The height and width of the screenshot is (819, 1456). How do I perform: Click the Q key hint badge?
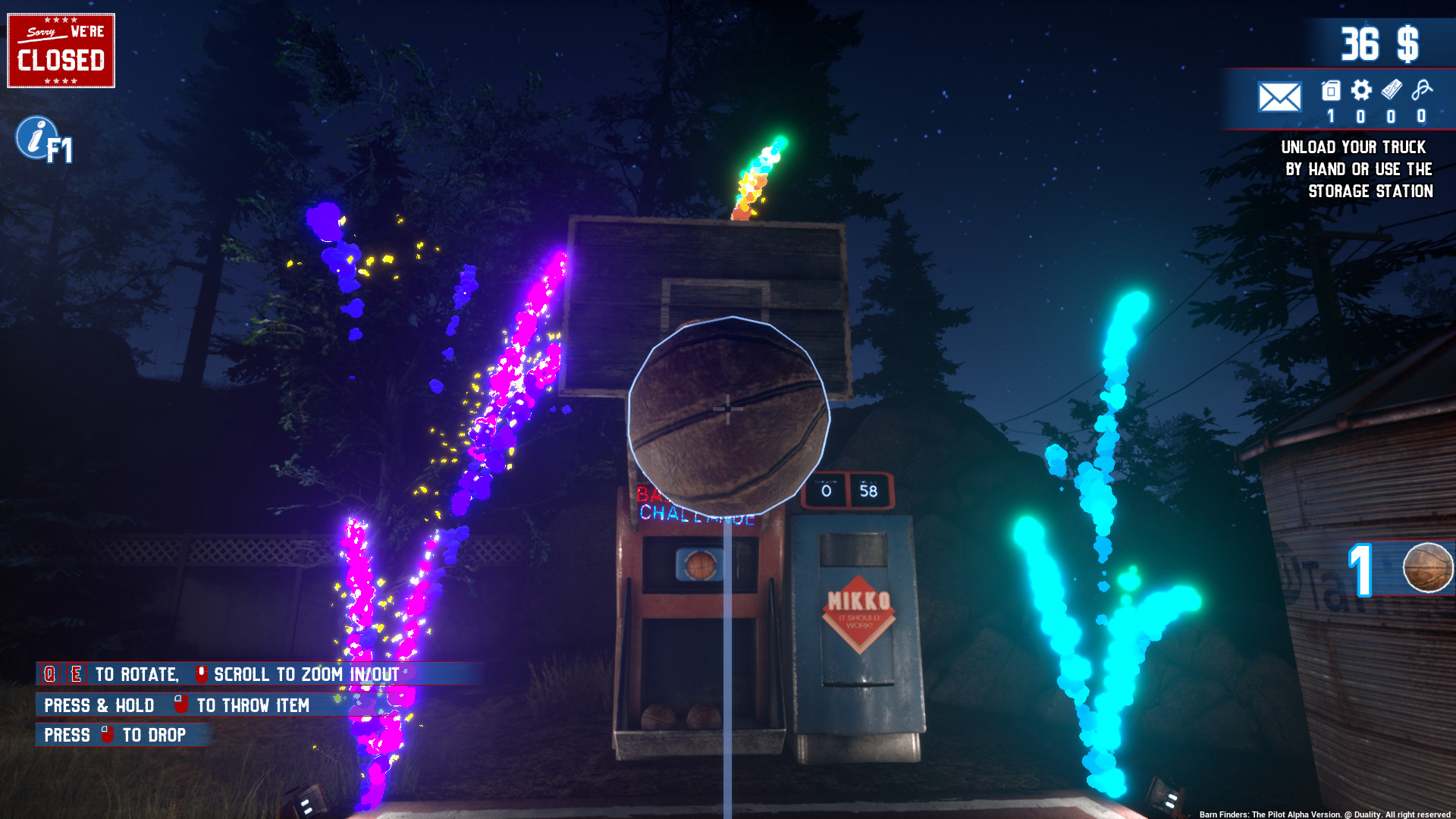(x=49, y=673)
